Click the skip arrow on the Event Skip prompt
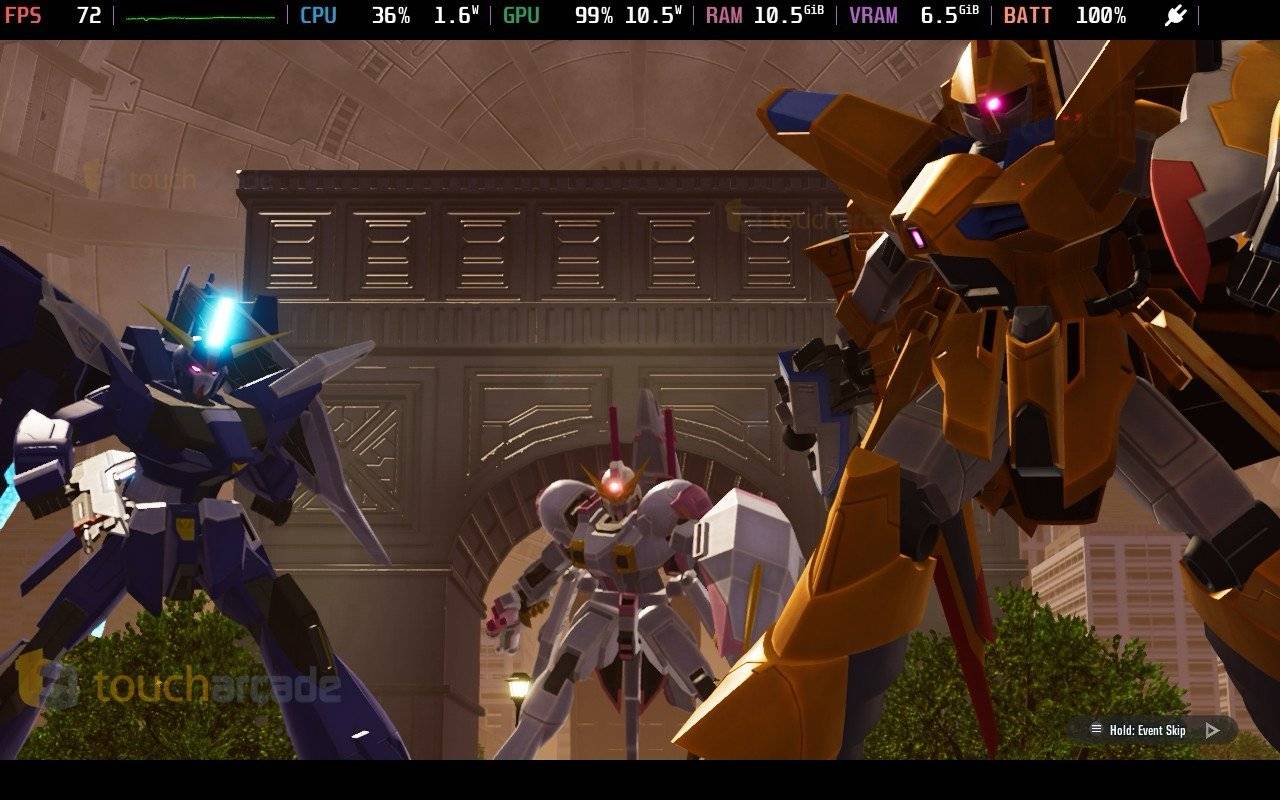The height and width of the screenshot is (800, 1280). coord(1212,730)
